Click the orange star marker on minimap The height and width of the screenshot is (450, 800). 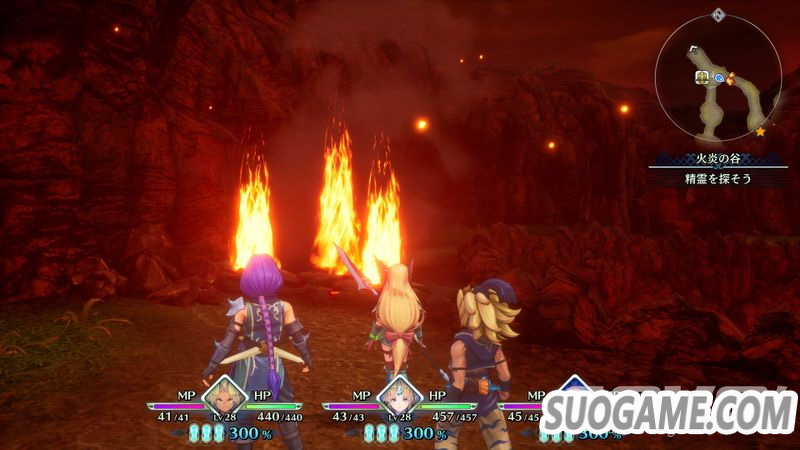coord(761,130)
